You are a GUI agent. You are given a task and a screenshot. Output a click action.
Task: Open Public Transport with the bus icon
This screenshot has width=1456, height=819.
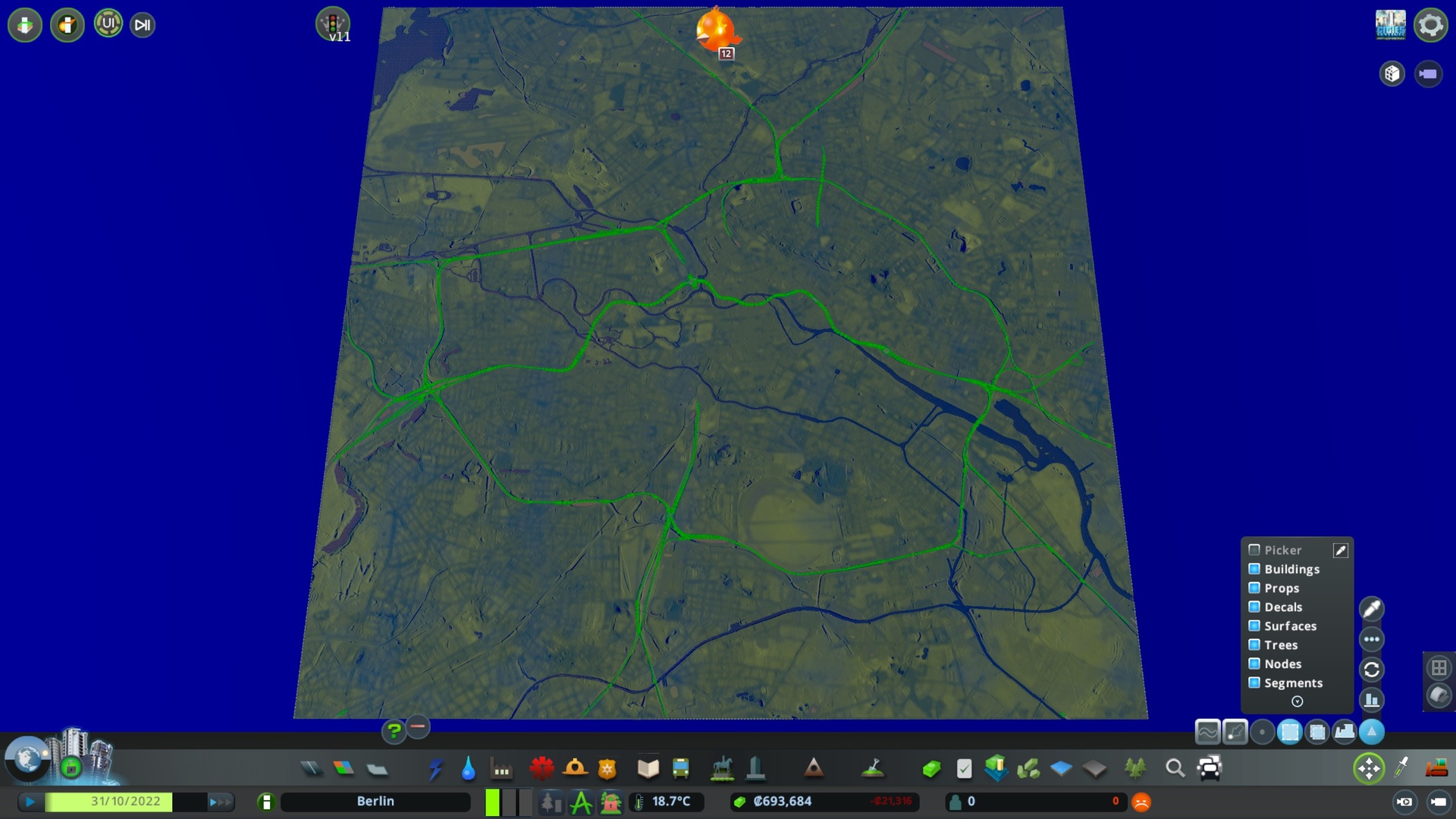(679, 768)
